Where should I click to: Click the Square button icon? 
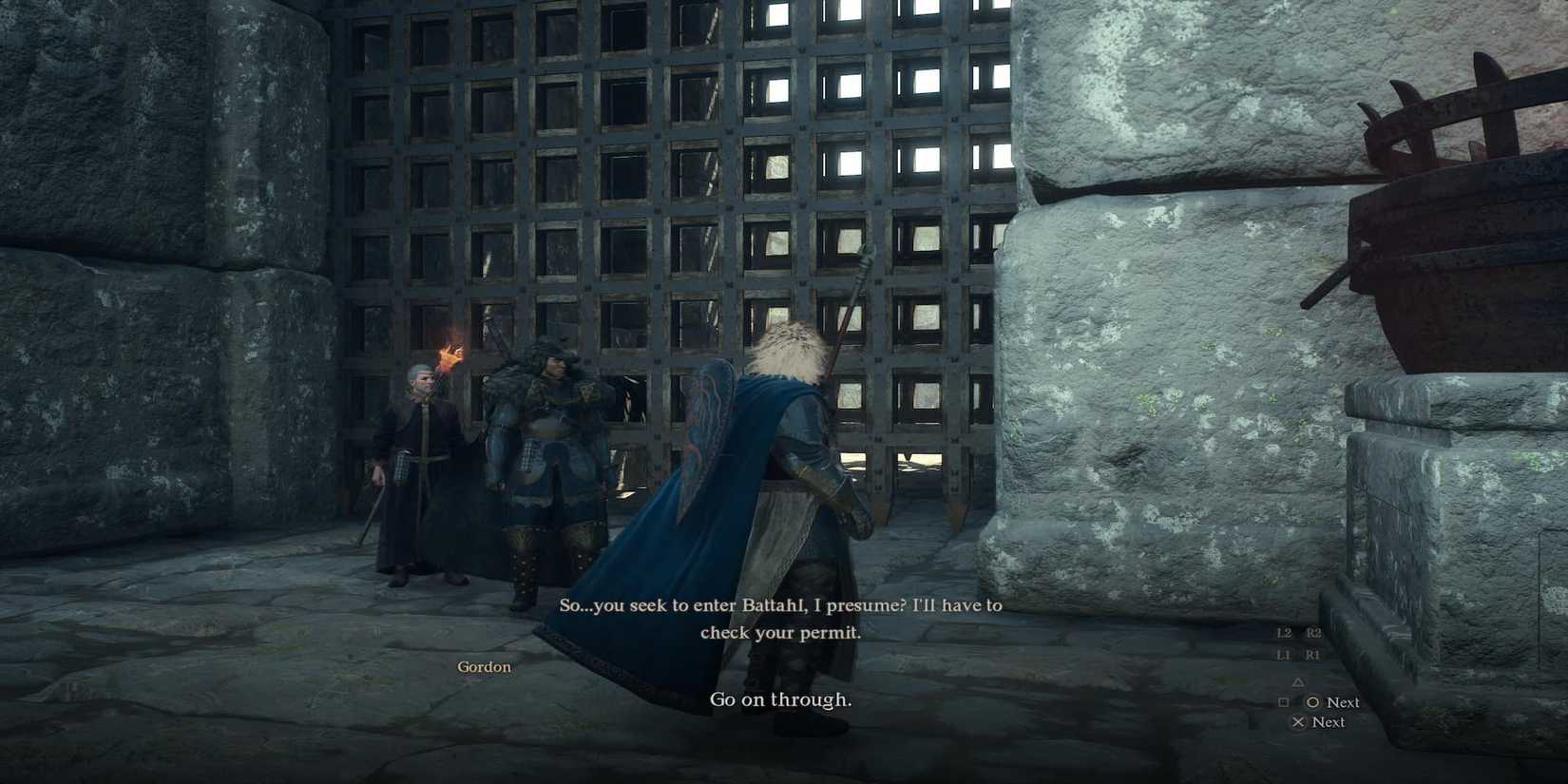1284,701
